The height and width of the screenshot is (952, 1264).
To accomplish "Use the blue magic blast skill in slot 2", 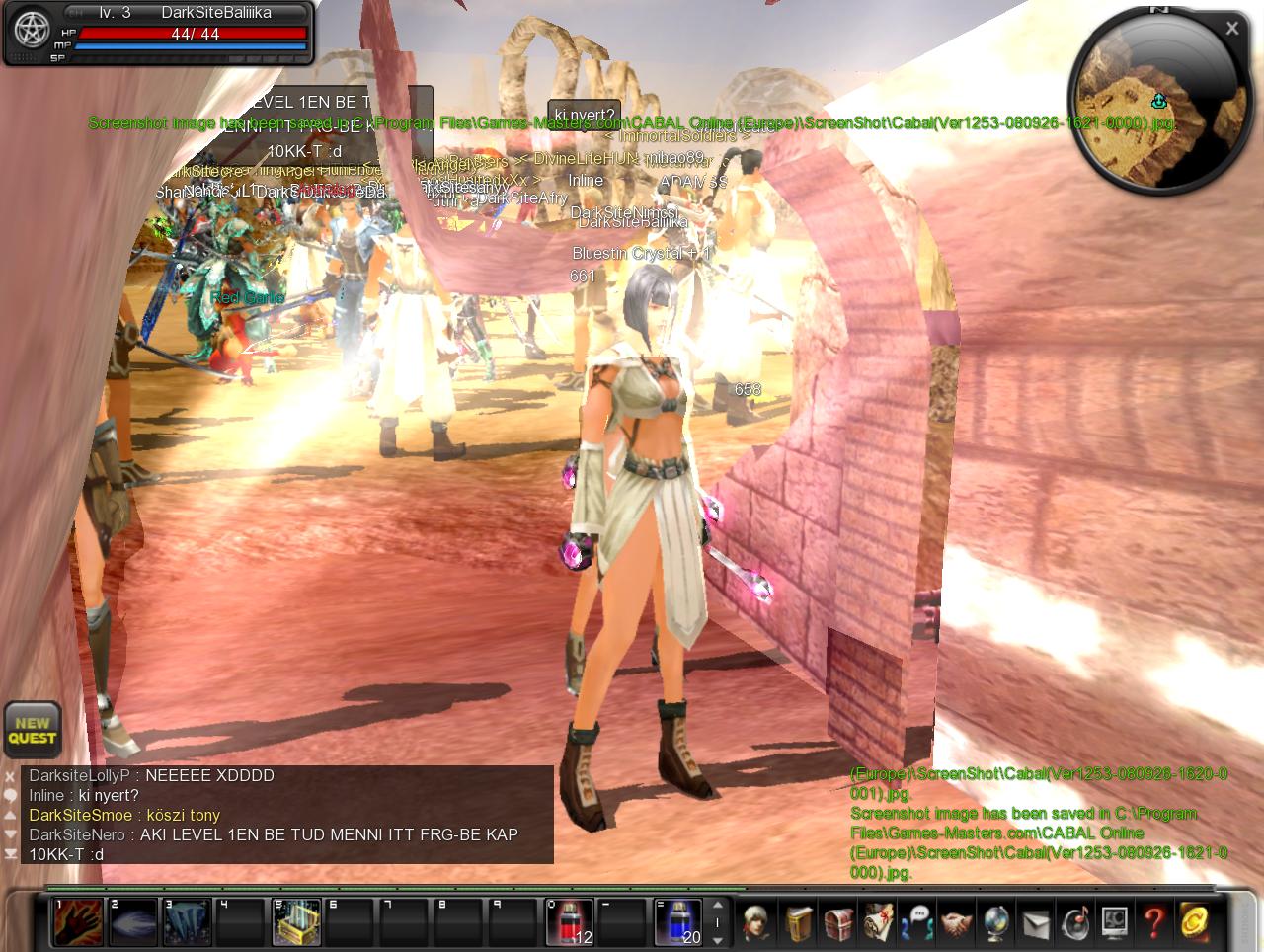I will [132, 922].
